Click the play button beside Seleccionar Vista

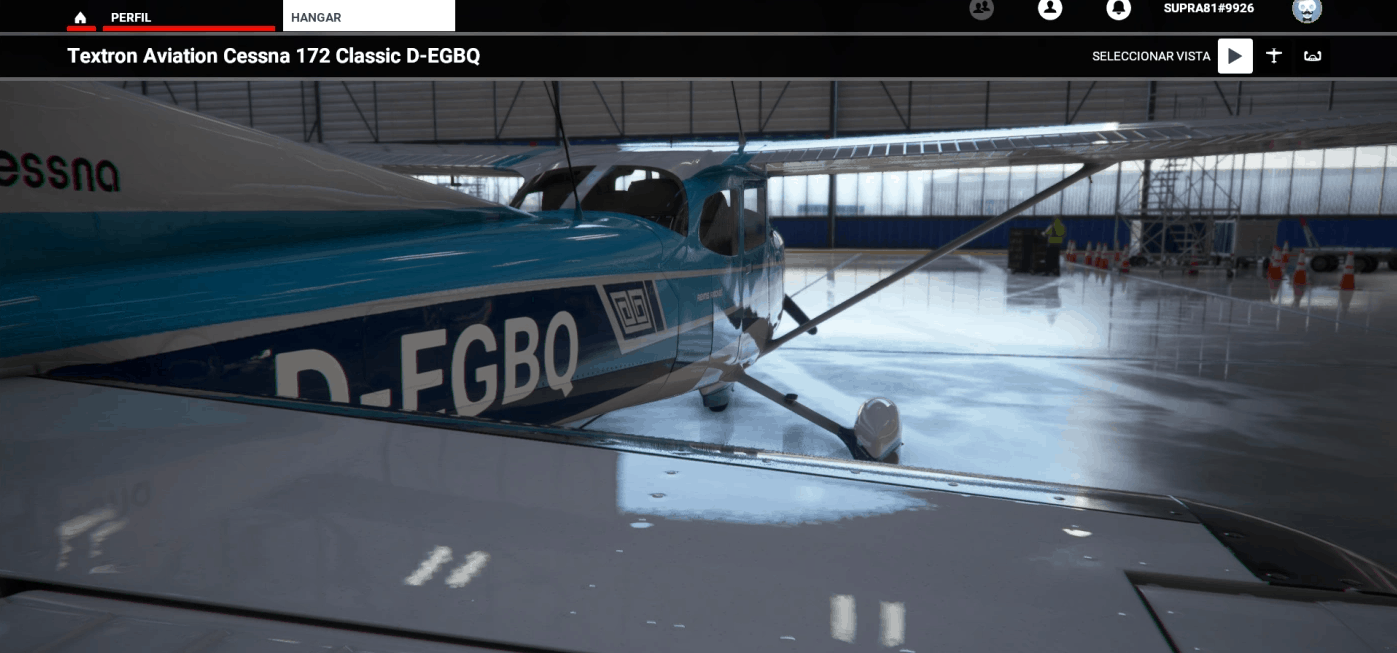click(x=1235, y=56)
